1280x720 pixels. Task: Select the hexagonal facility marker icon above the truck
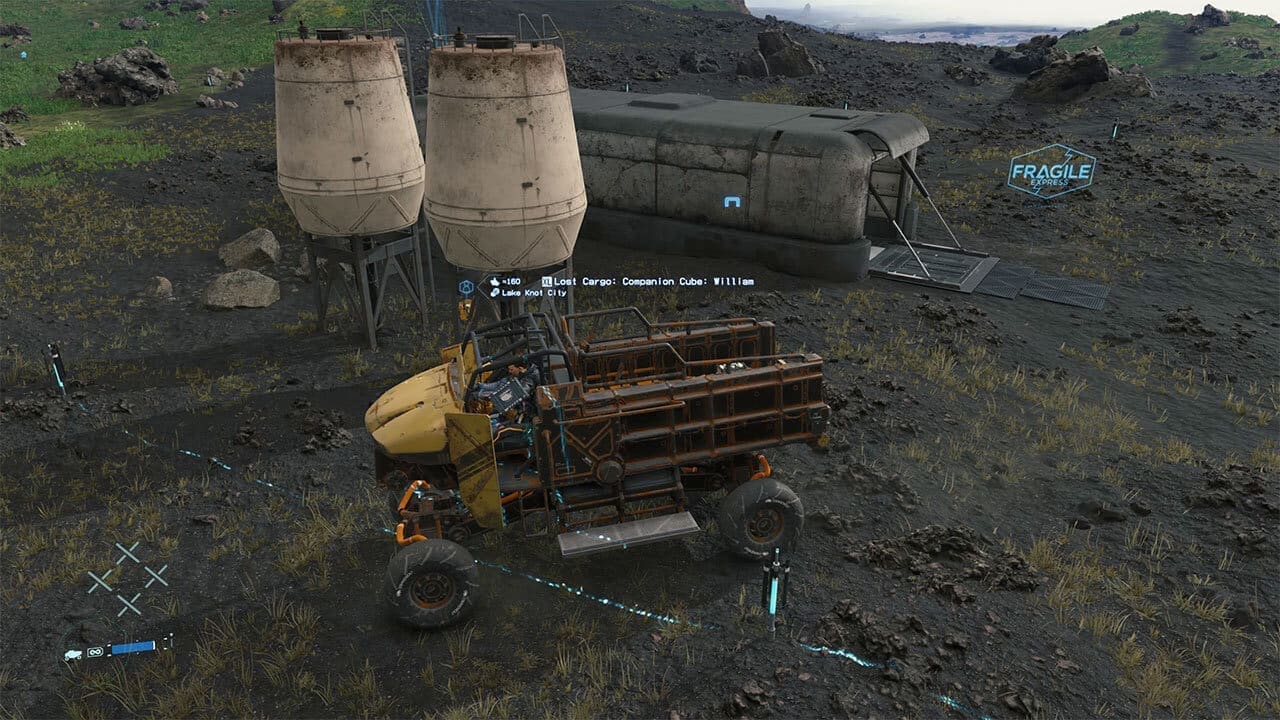tap(465, 285)
